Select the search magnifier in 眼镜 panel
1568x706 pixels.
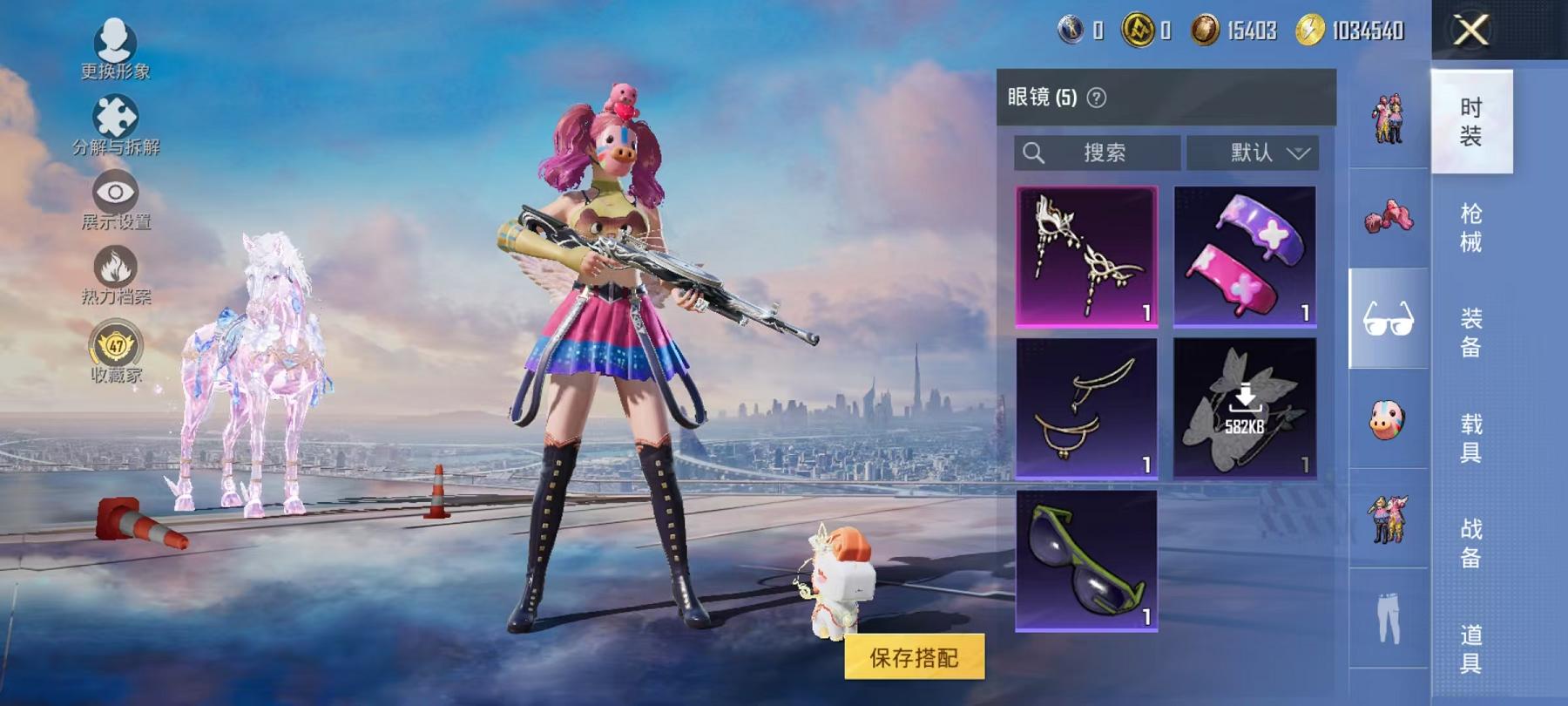pyautogui.click(x=1036, y=153)
